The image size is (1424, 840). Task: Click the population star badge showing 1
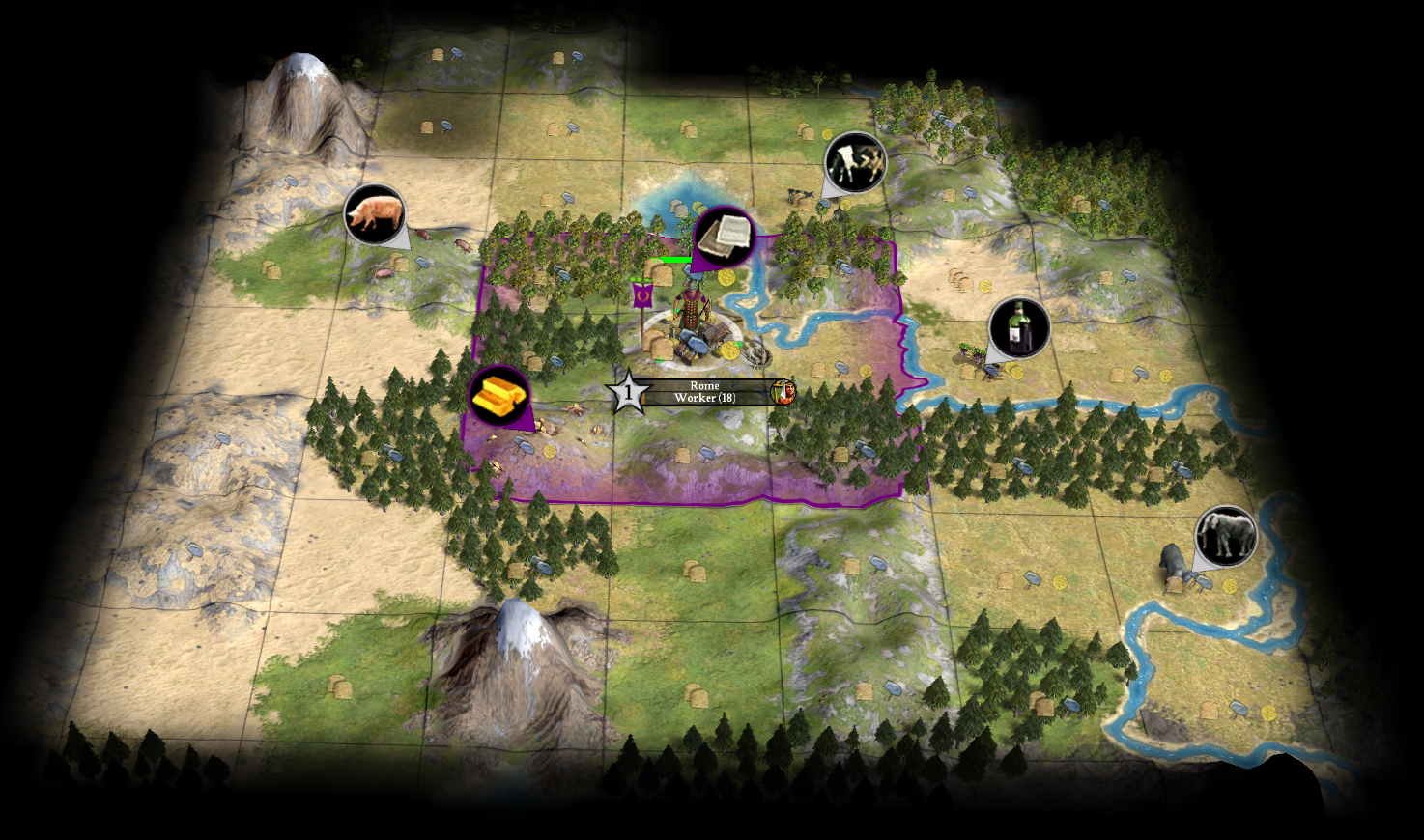[630, 392]
